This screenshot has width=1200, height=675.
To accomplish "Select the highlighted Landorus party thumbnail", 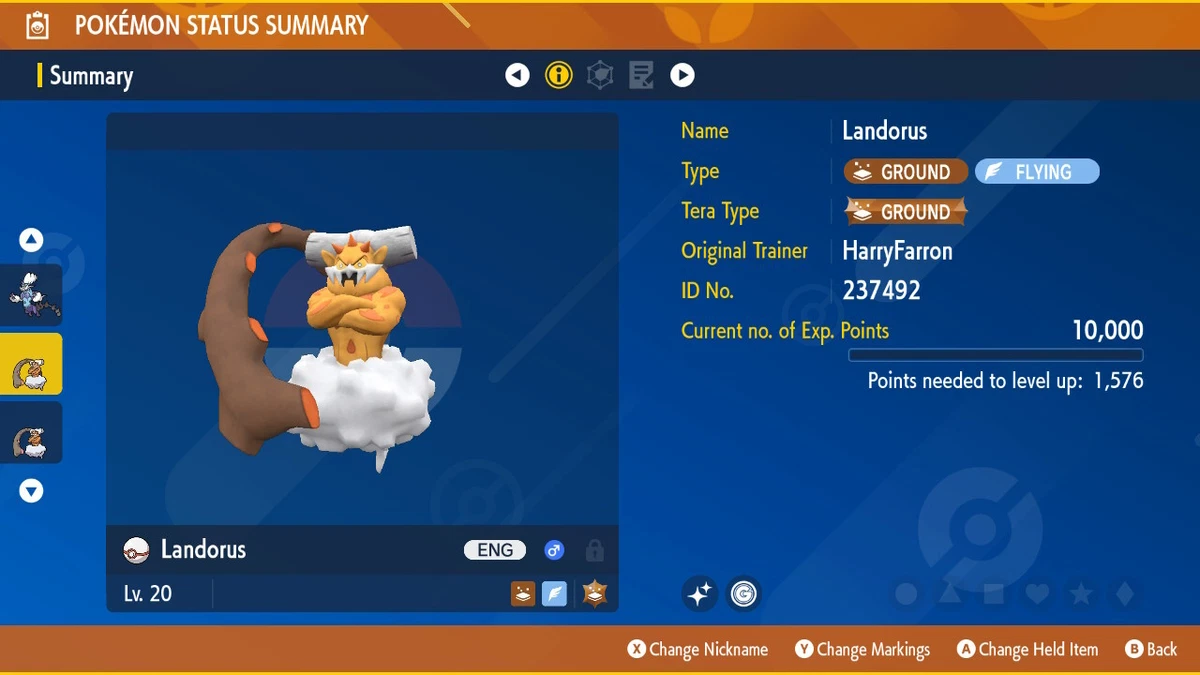I will [31, 365].
